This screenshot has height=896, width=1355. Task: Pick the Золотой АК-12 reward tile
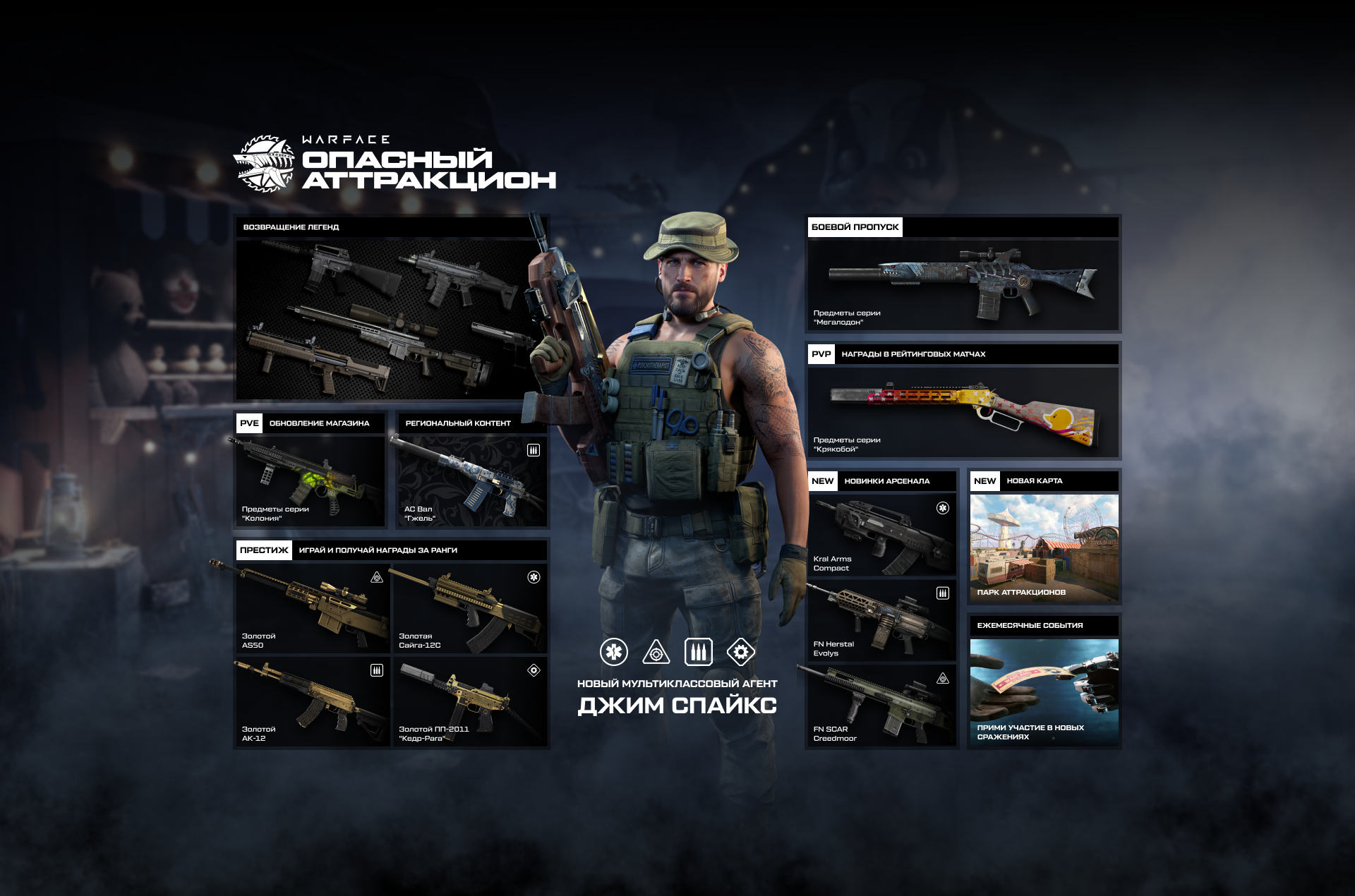click(312, 701)
